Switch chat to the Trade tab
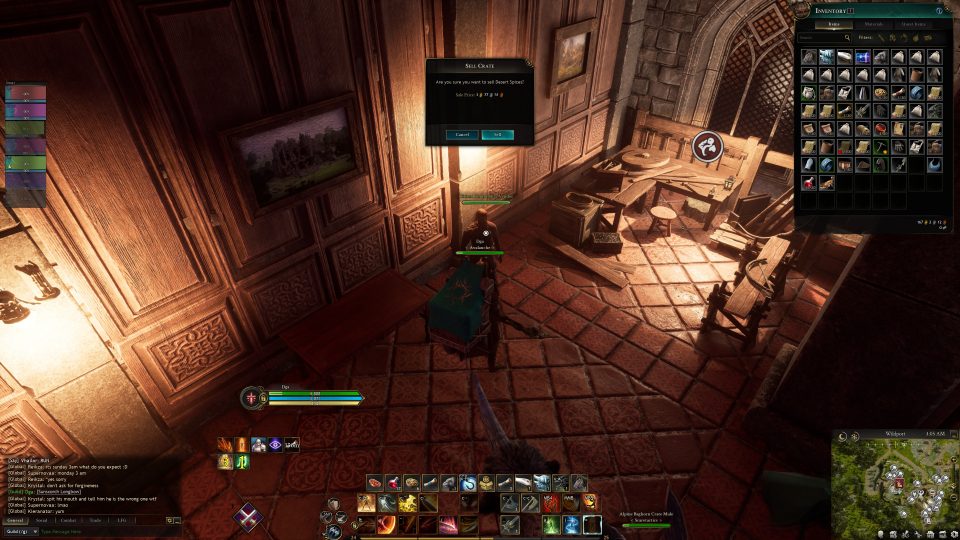Viewport: 960px width, 540px height. [95, 520]
